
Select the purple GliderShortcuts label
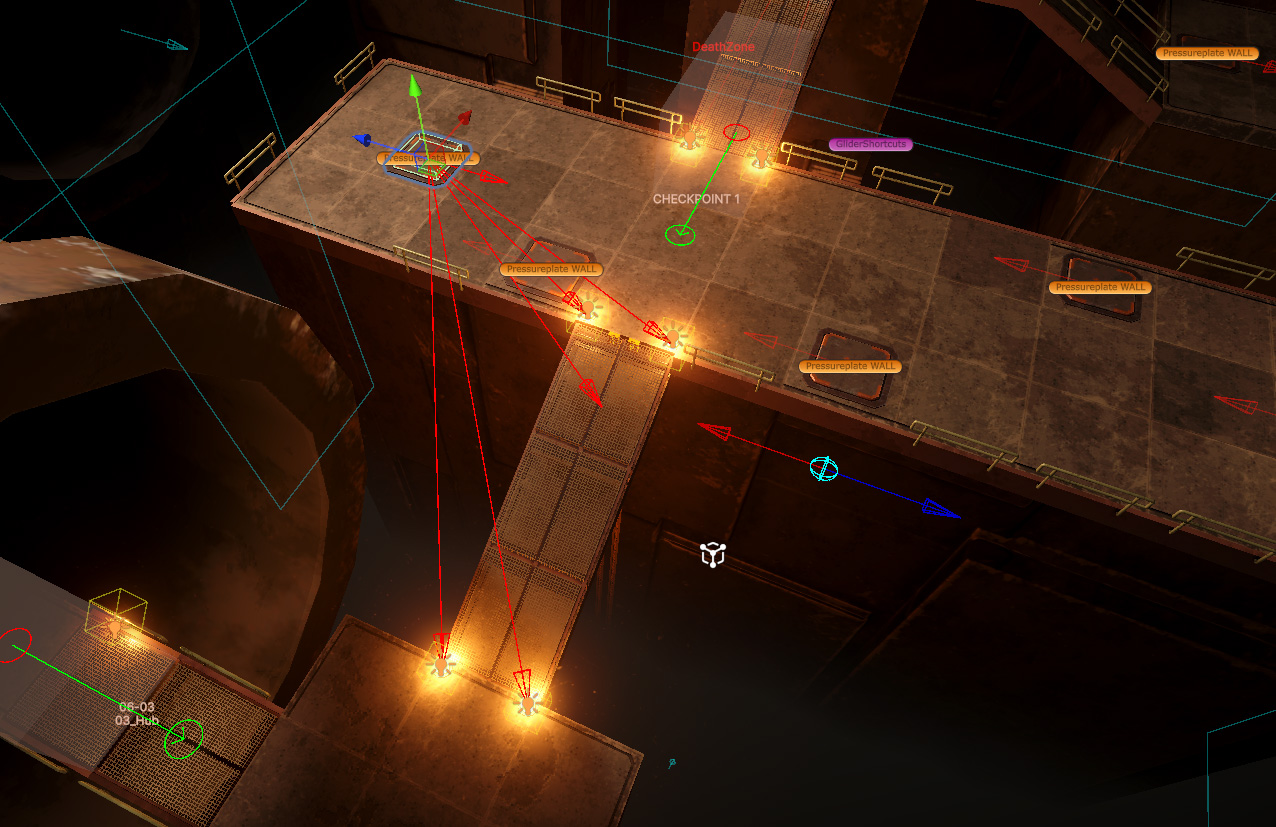870,144
